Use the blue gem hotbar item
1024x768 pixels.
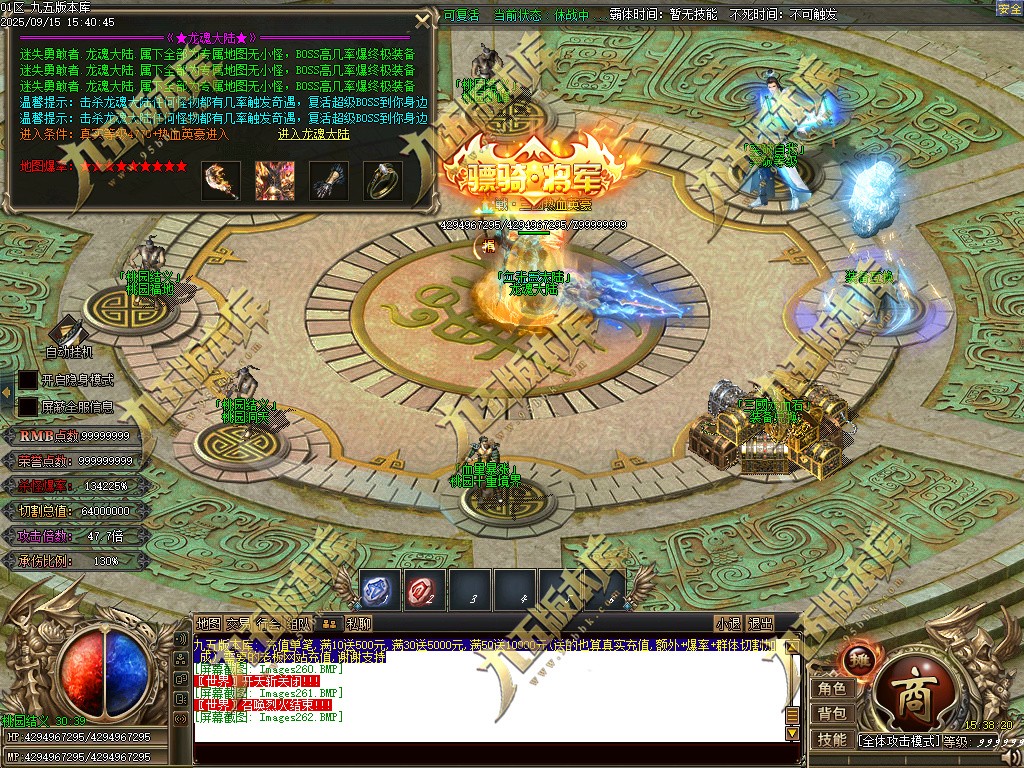tap(379, 591)
